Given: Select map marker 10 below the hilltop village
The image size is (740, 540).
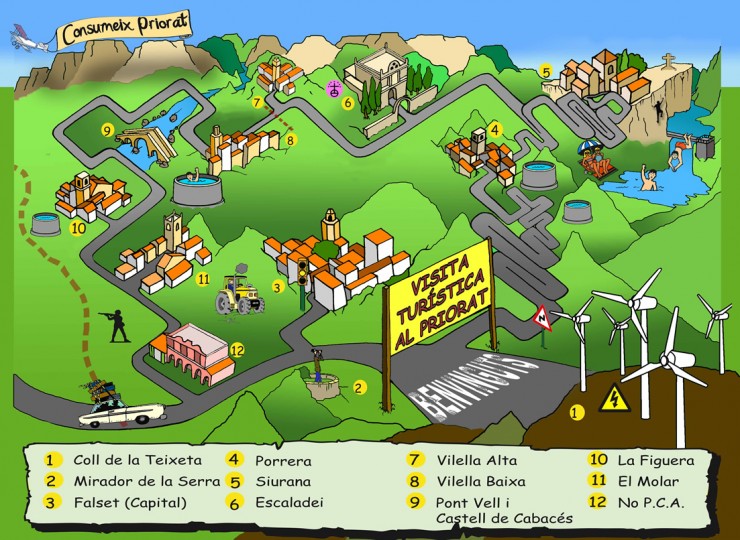Looking at the screenshot, I should click(78, 228).
